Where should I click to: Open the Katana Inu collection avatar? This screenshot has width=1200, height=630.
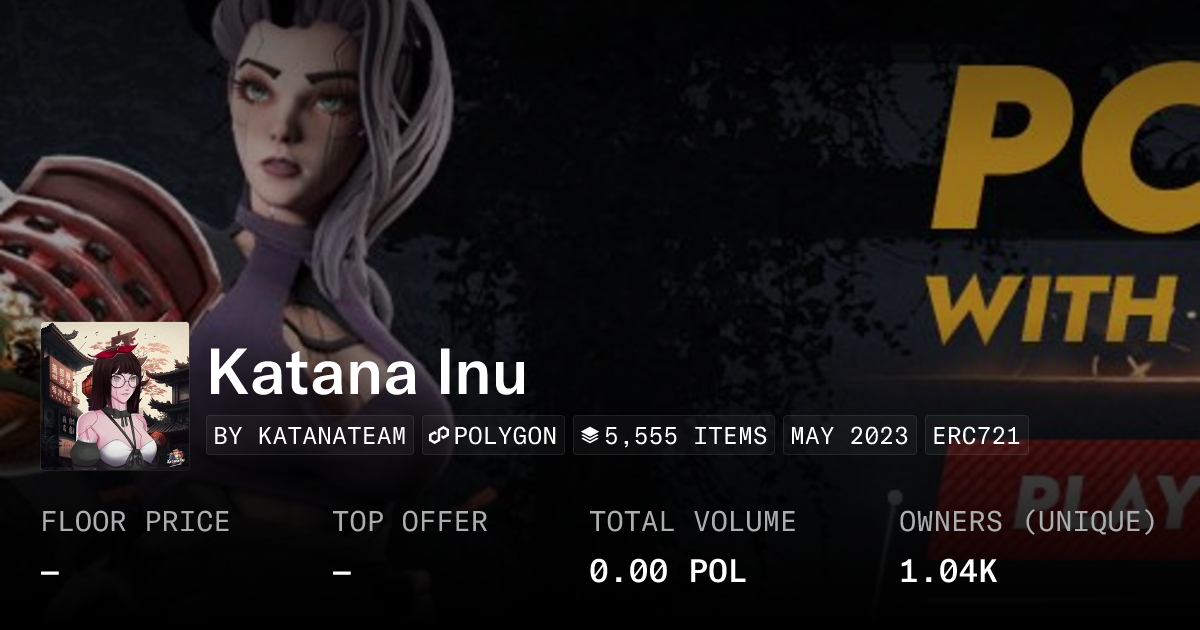(115, 396)
